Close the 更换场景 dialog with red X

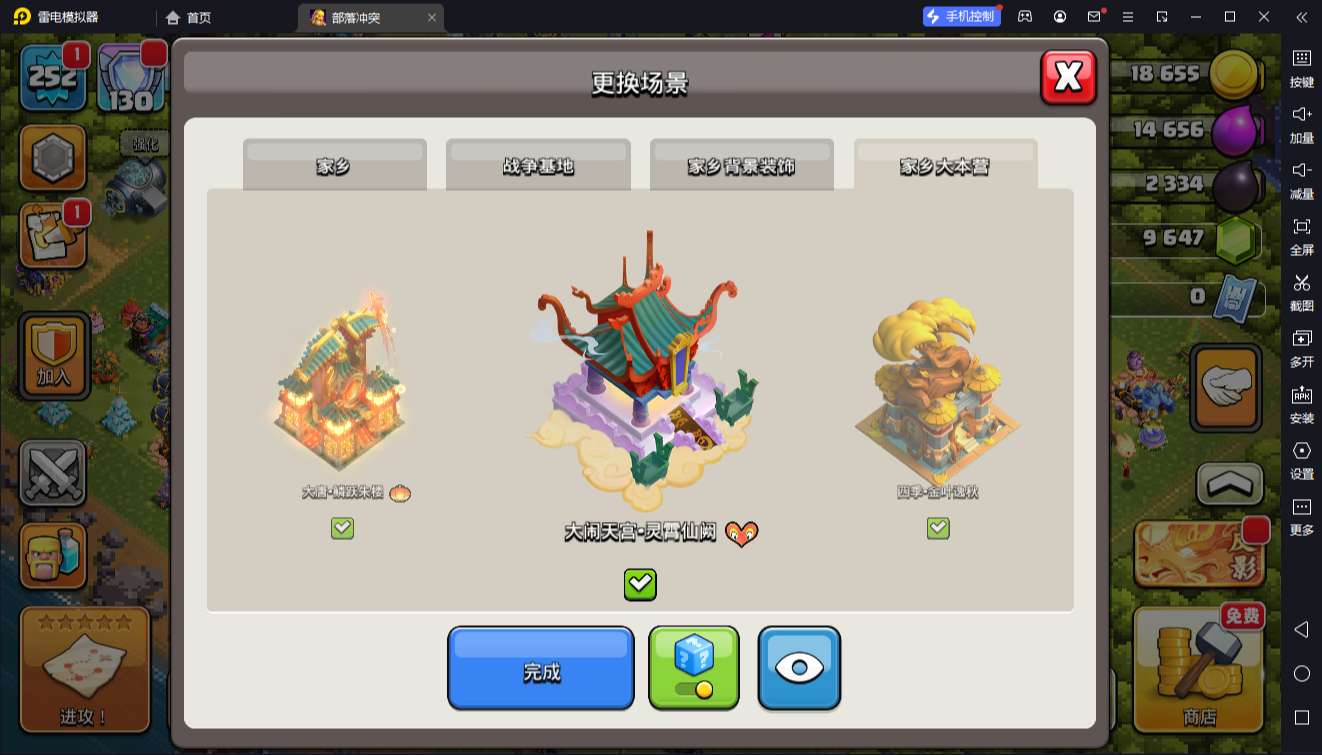pos(1068,77)
